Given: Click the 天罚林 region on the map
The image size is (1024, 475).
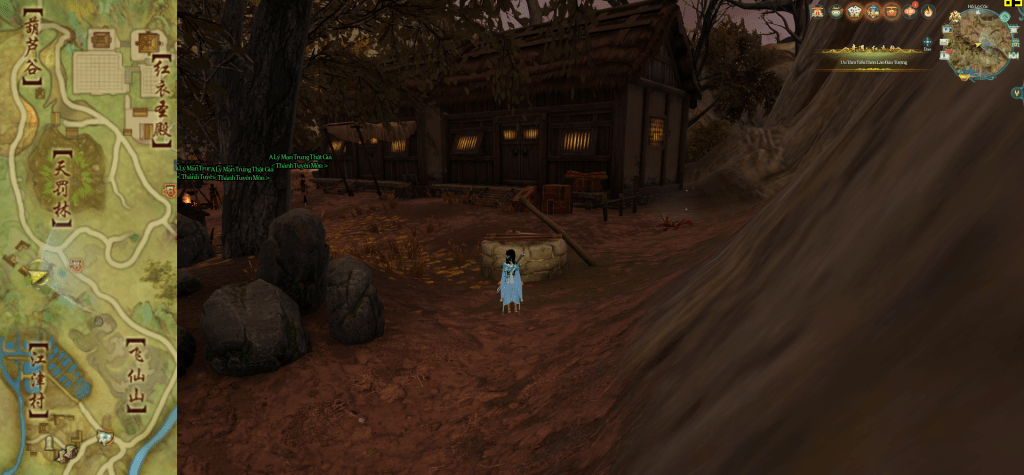Looking at the screenshot, I should click(62, 186).
